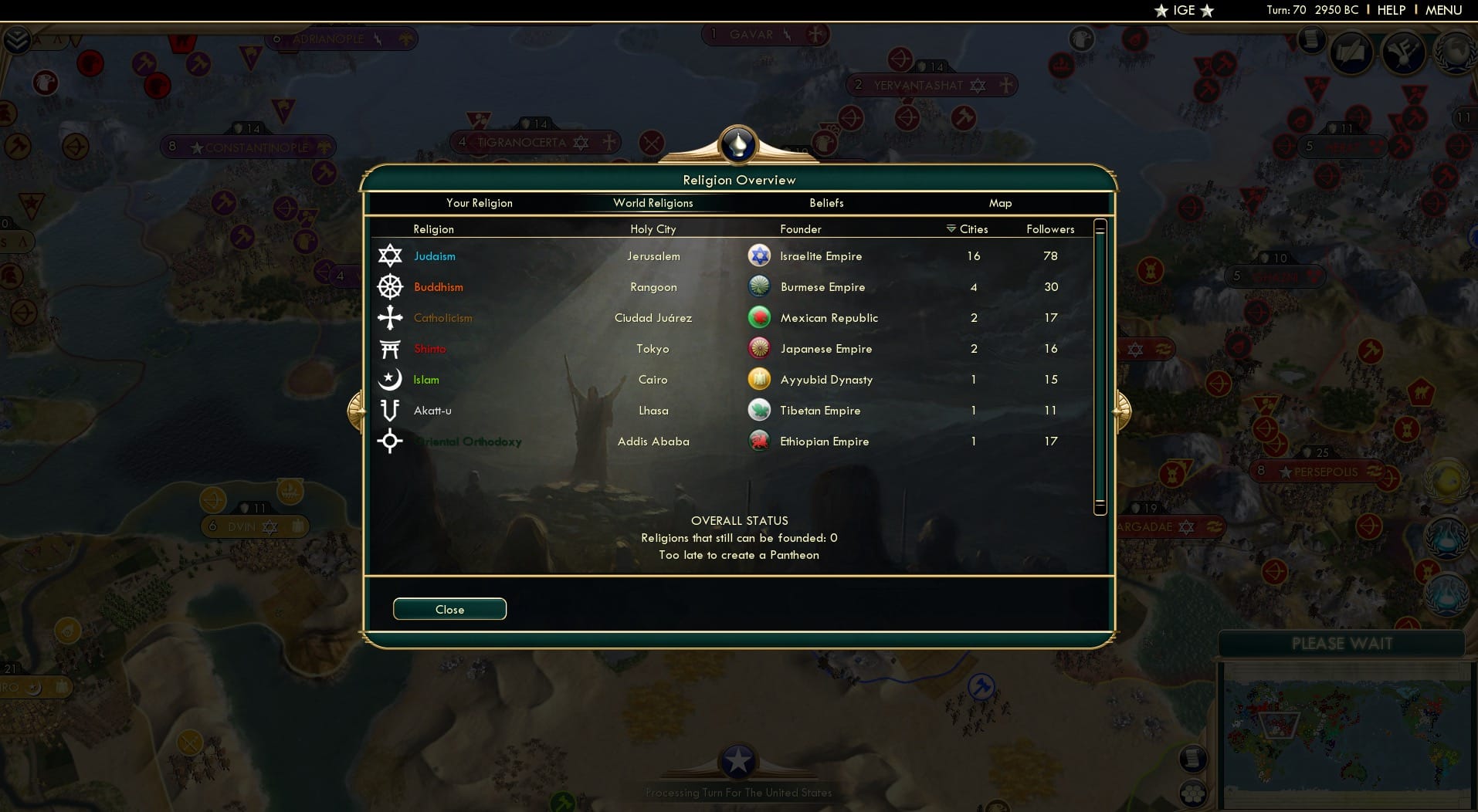Sort religions using Cities column arrow
The height and width of the screenshot is (812, 1478).
[949, 228]
